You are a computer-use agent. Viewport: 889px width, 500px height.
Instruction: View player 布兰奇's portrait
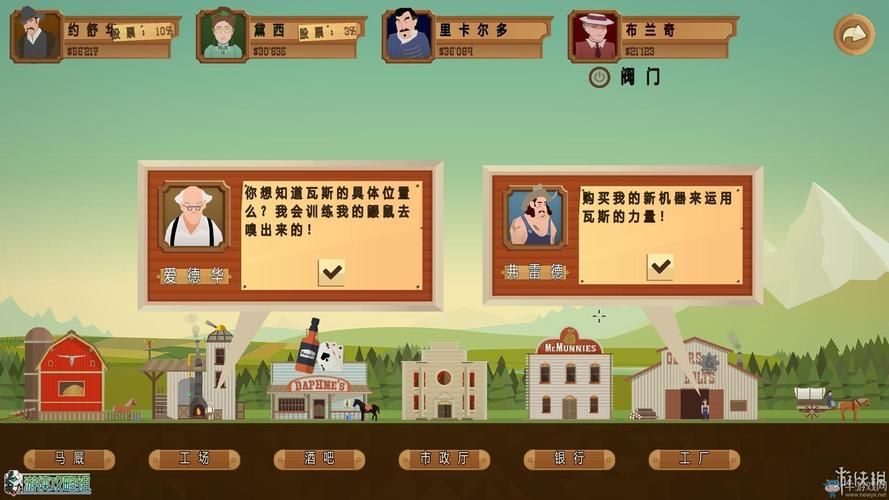click(594, 36)
